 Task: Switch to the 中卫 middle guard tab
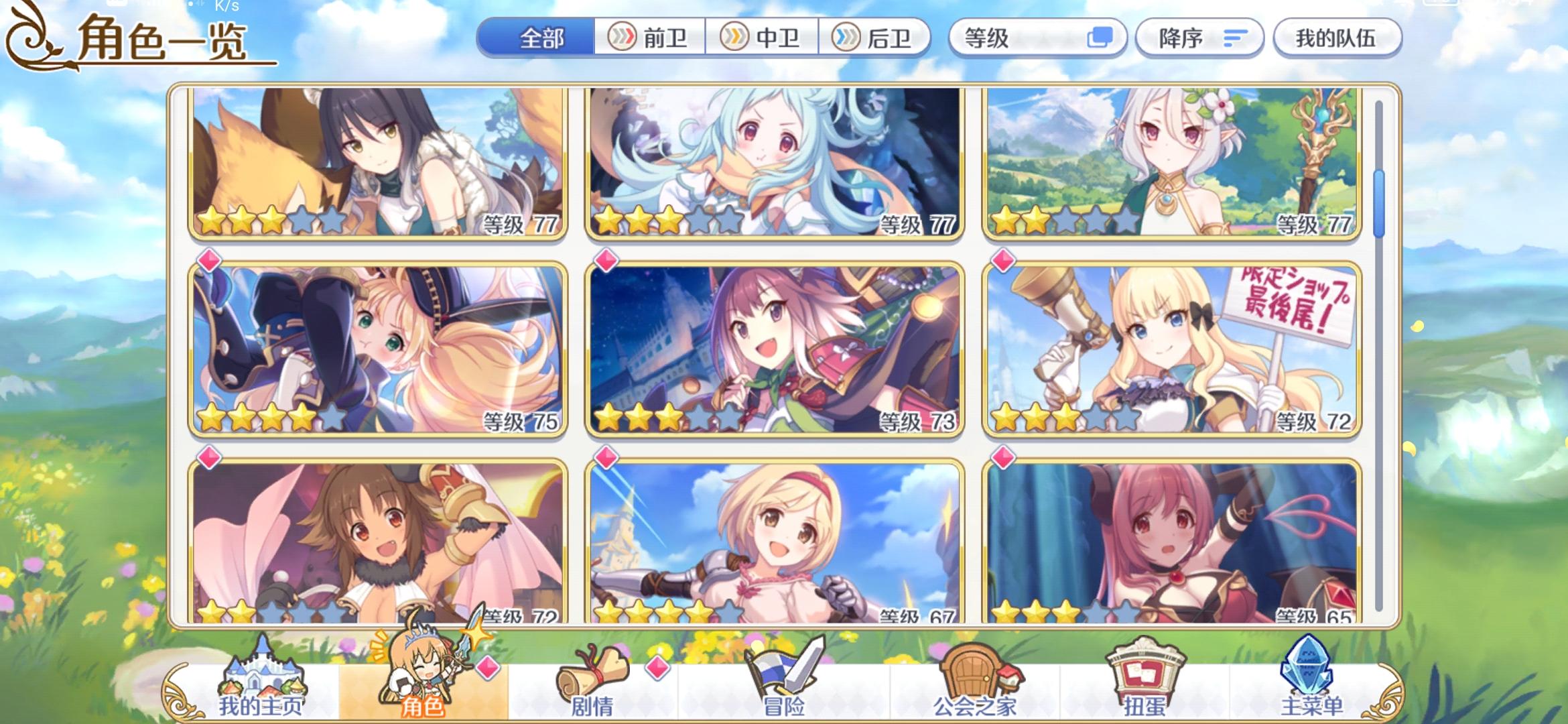(x=763, y=38)
